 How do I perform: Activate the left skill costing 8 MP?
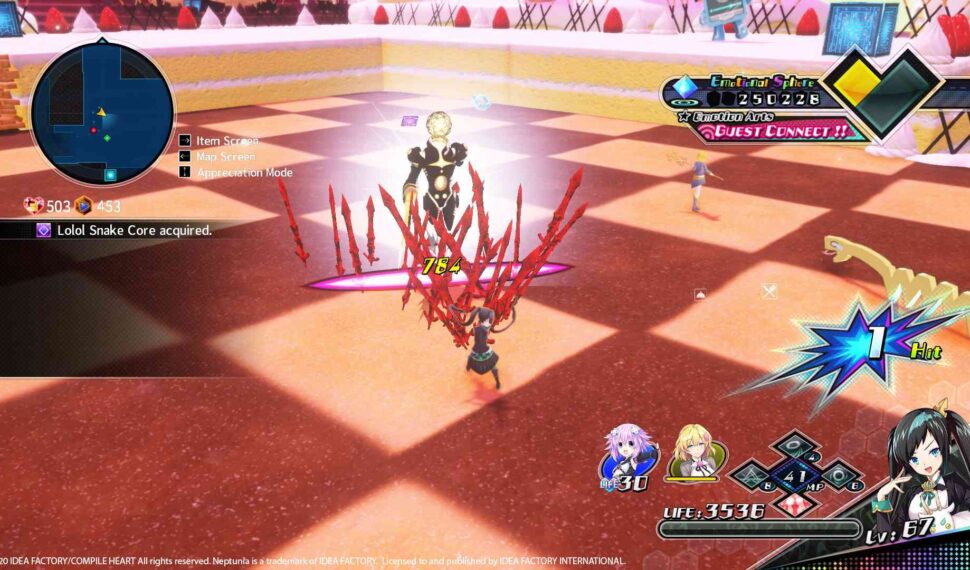click(x=752, y=474)
